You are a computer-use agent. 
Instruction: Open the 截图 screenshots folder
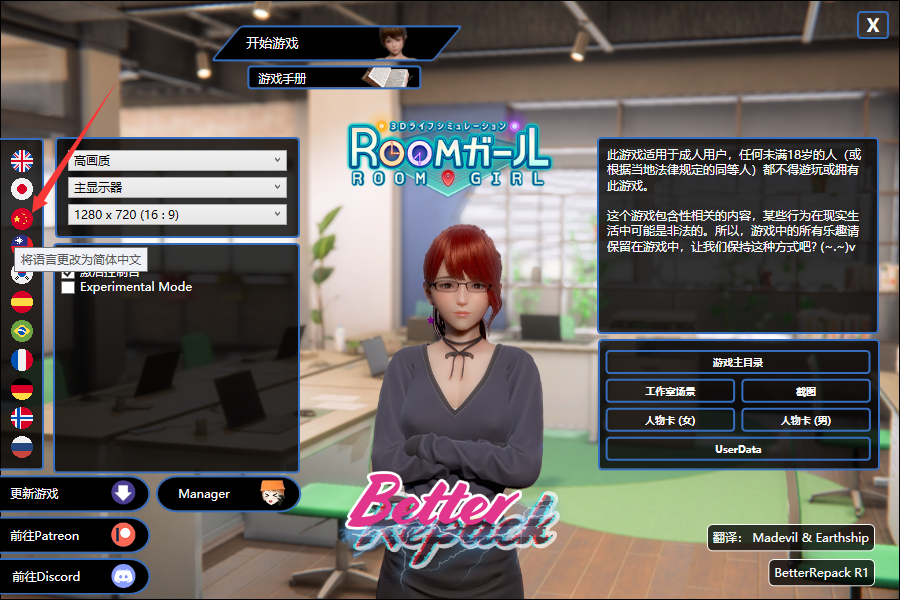pyautogui.click(x=805, y=391)
